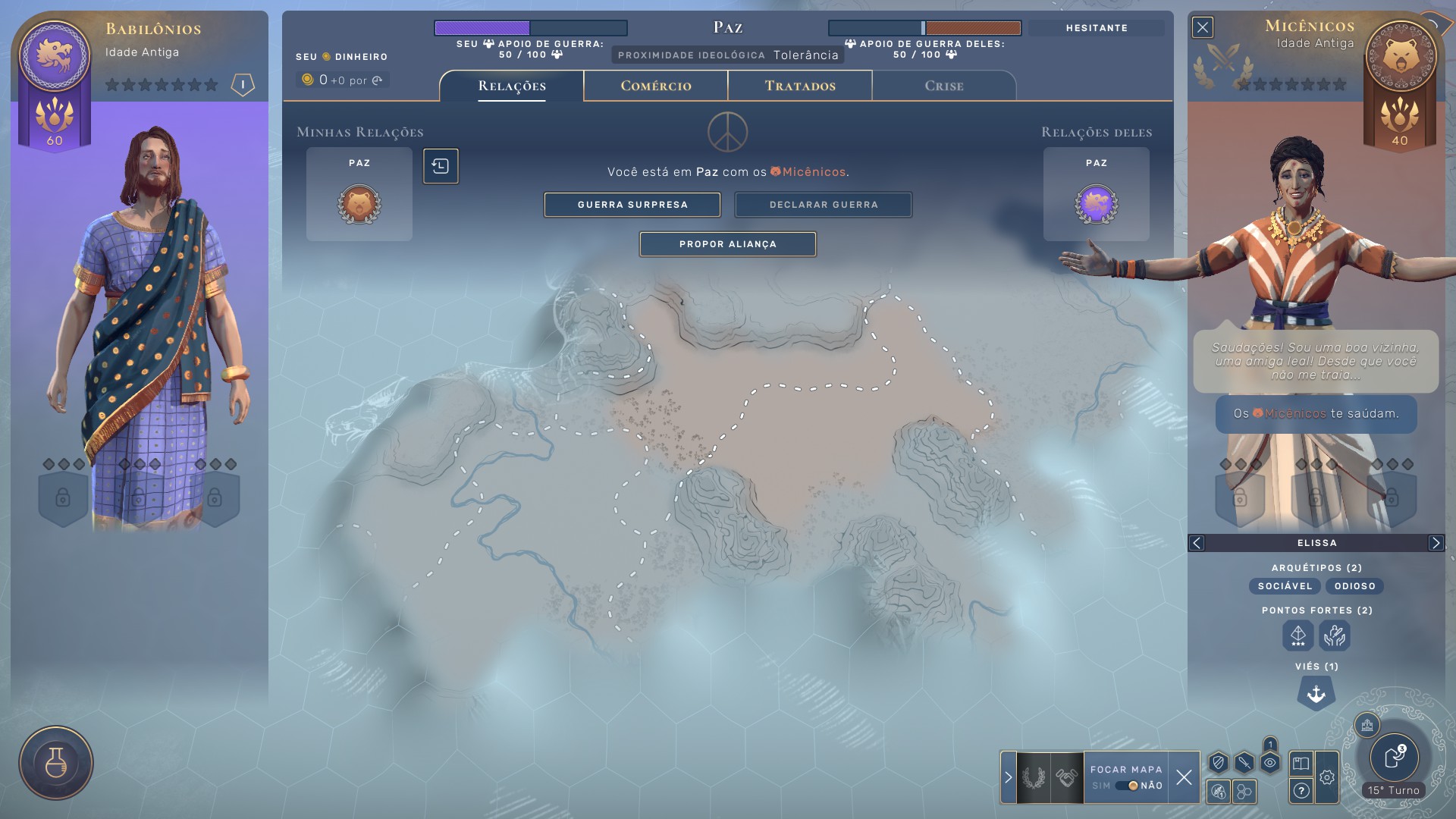This screenshot has height=819, width=1456.
Task: Click the Propor Aliança button
Action: coord(728,244)
